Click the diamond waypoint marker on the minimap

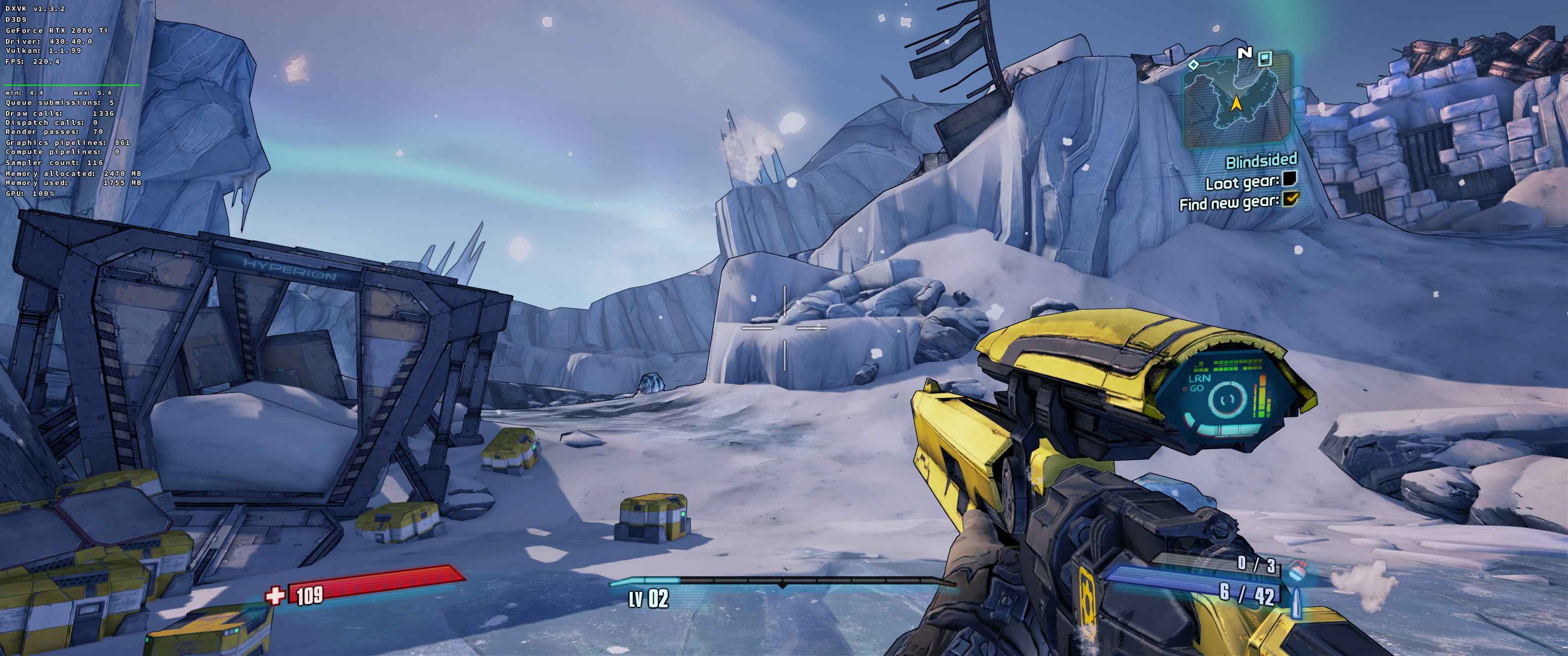click(x=1194, y=65)
